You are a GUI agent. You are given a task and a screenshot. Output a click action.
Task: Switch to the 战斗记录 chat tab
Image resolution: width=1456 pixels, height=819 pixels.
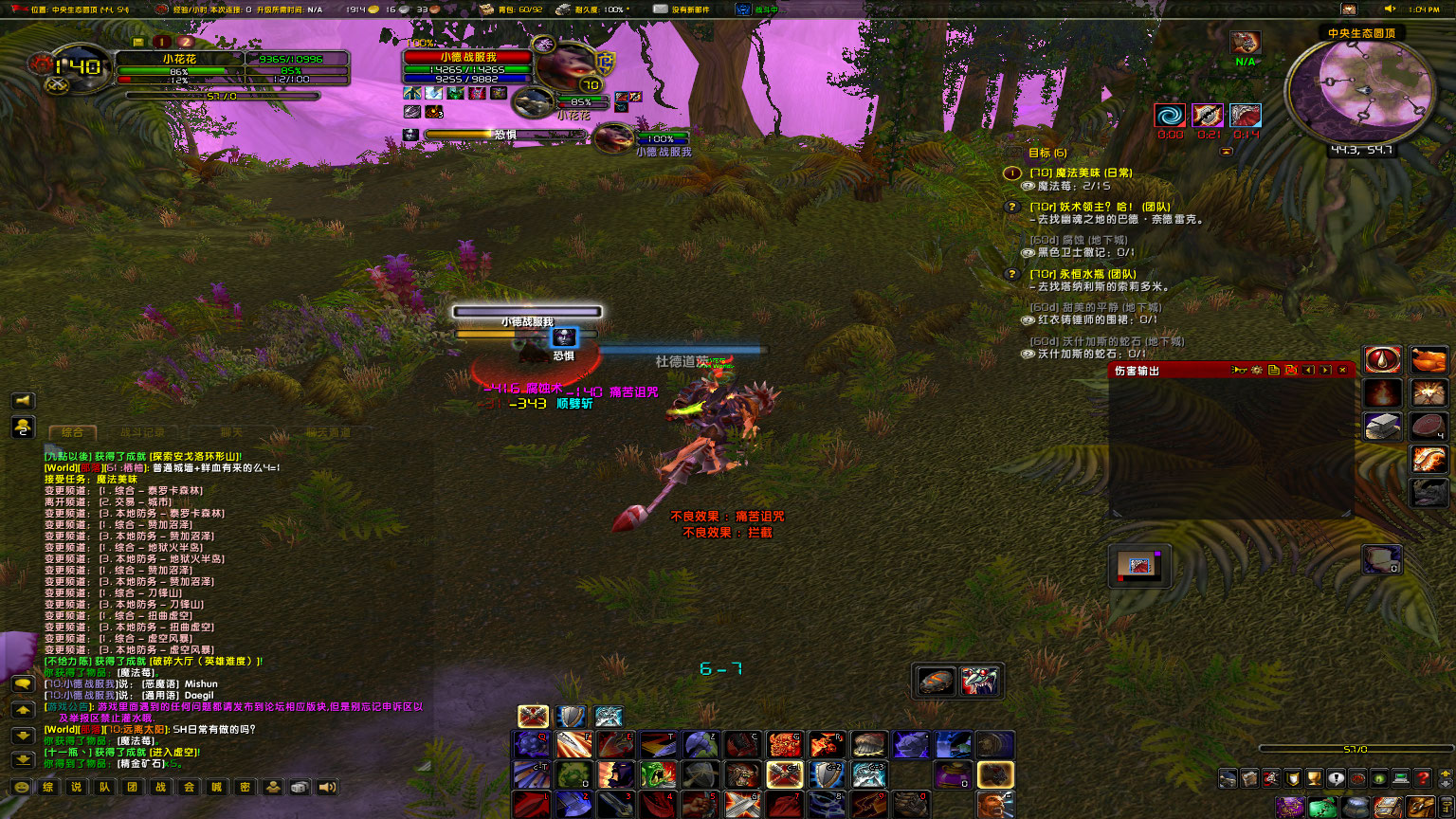coord(142,431)
